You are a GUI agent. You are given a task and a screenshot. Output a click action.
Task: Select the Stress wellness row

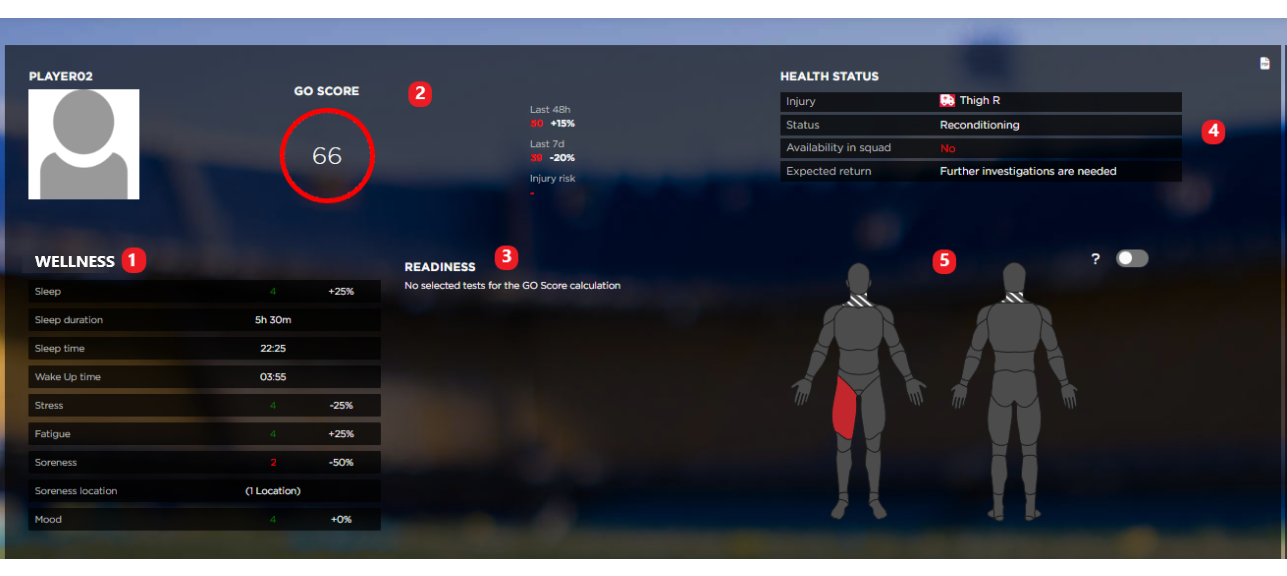pyautogui.click(x=204, y=406)
